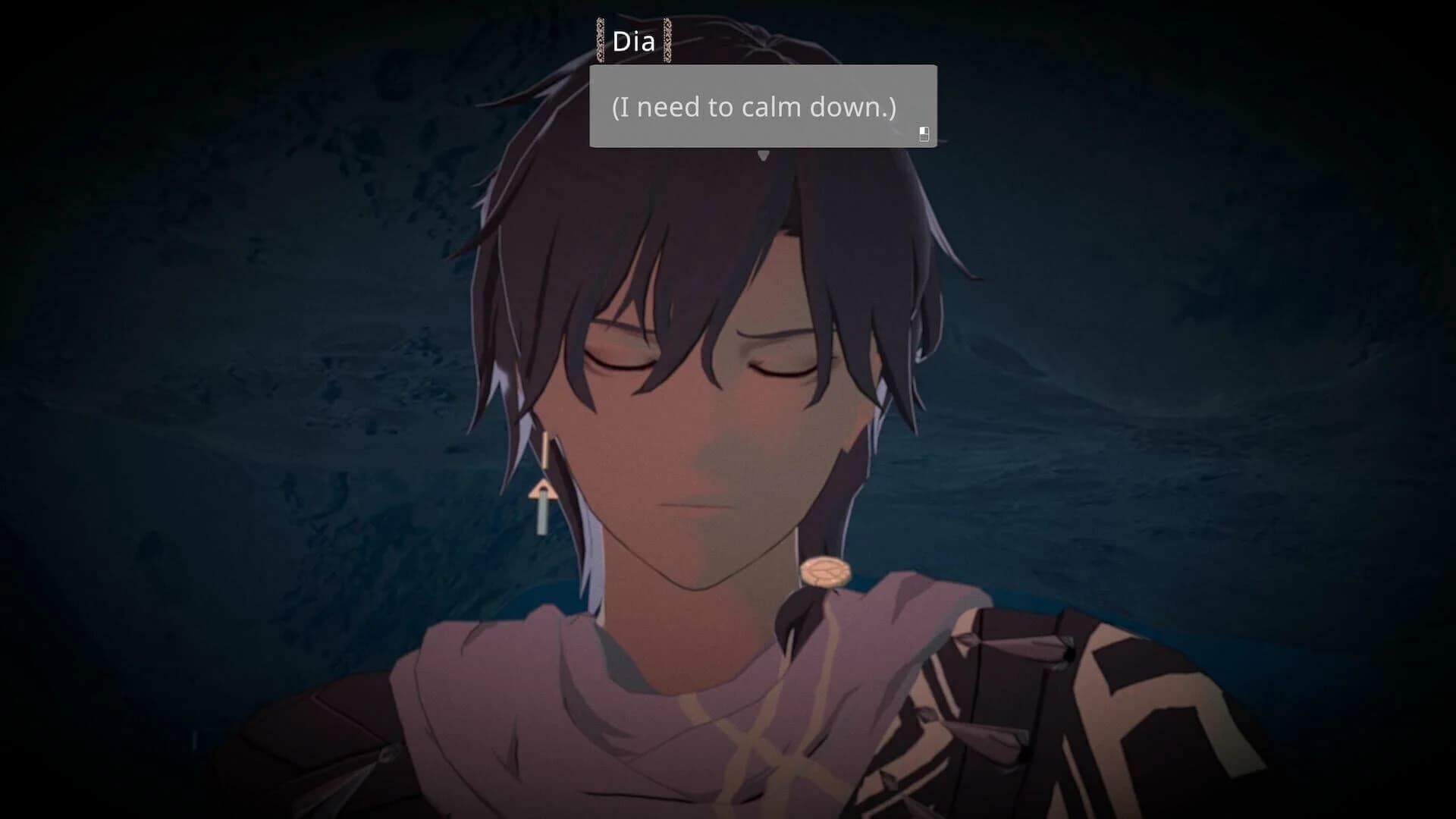Screen dimensions: 1456x819
Task: Click the dialogue box to continue
Action: [x=762, y=106]
